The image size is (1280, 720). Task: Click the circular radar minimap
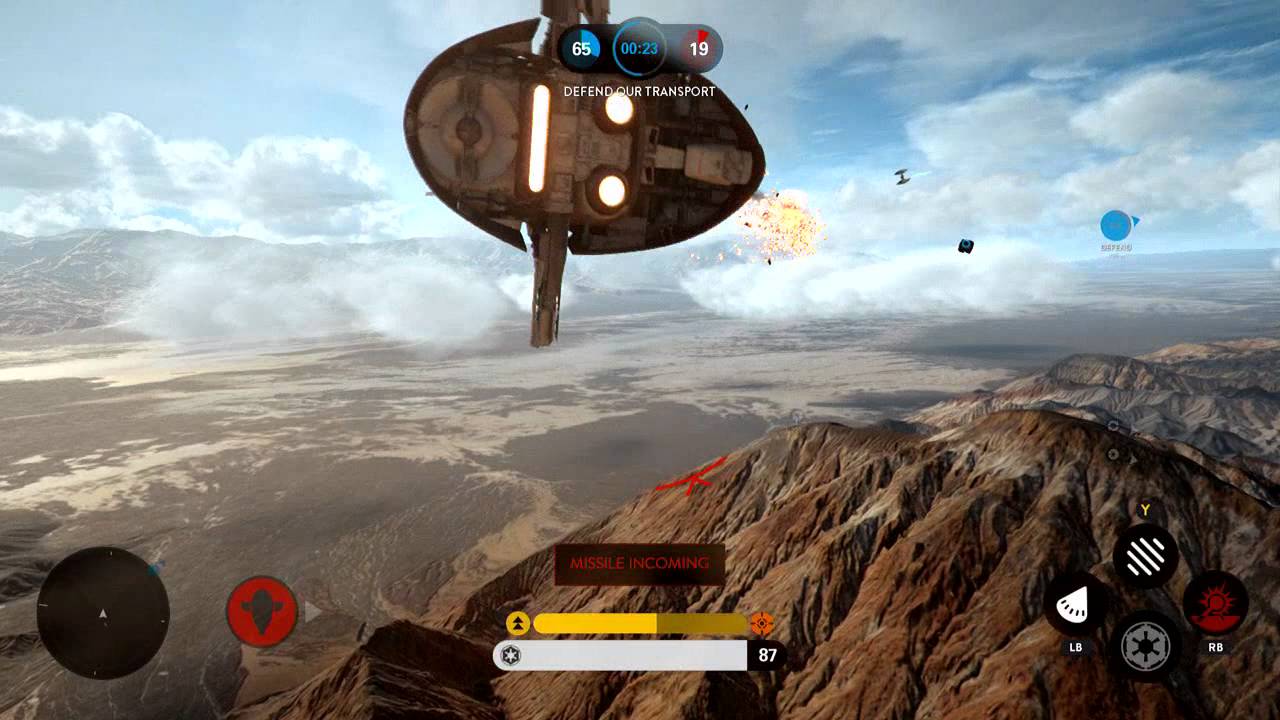point(103,613)
